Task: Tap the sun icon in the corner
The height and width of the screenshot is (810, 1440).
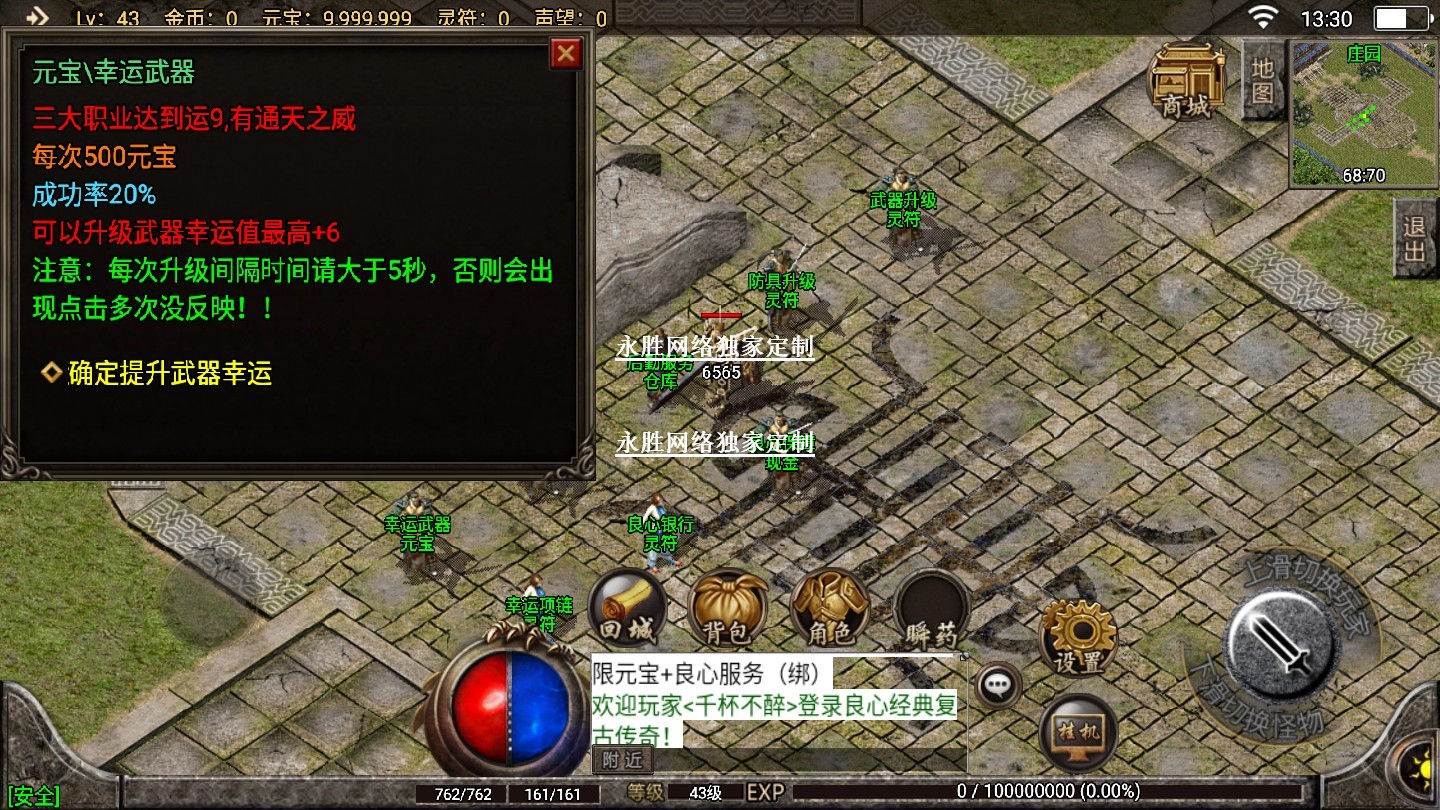Action: pos(1419,767)
